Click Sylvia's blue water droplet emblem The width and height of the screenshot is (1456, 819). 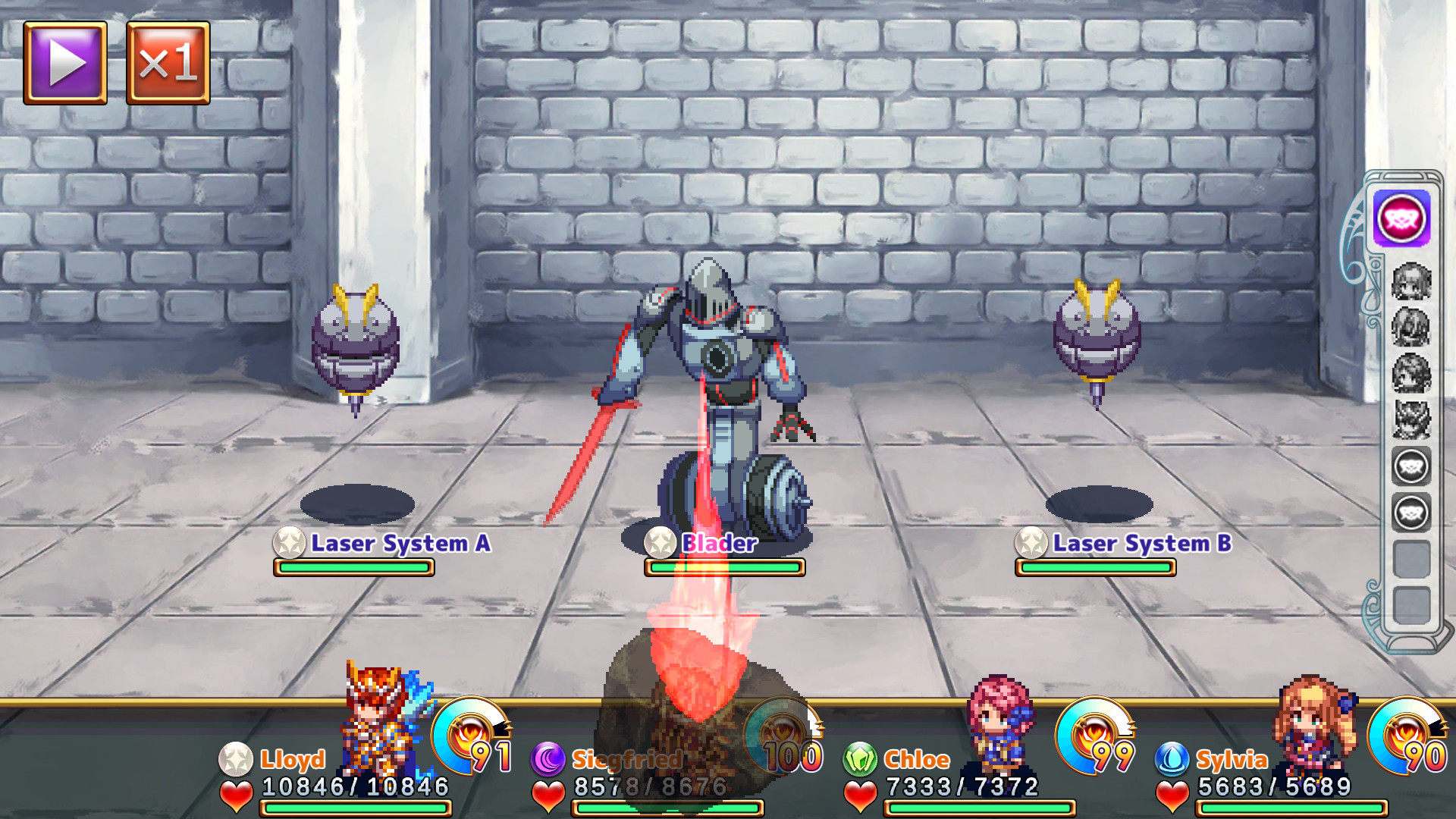click(1172, 759)
